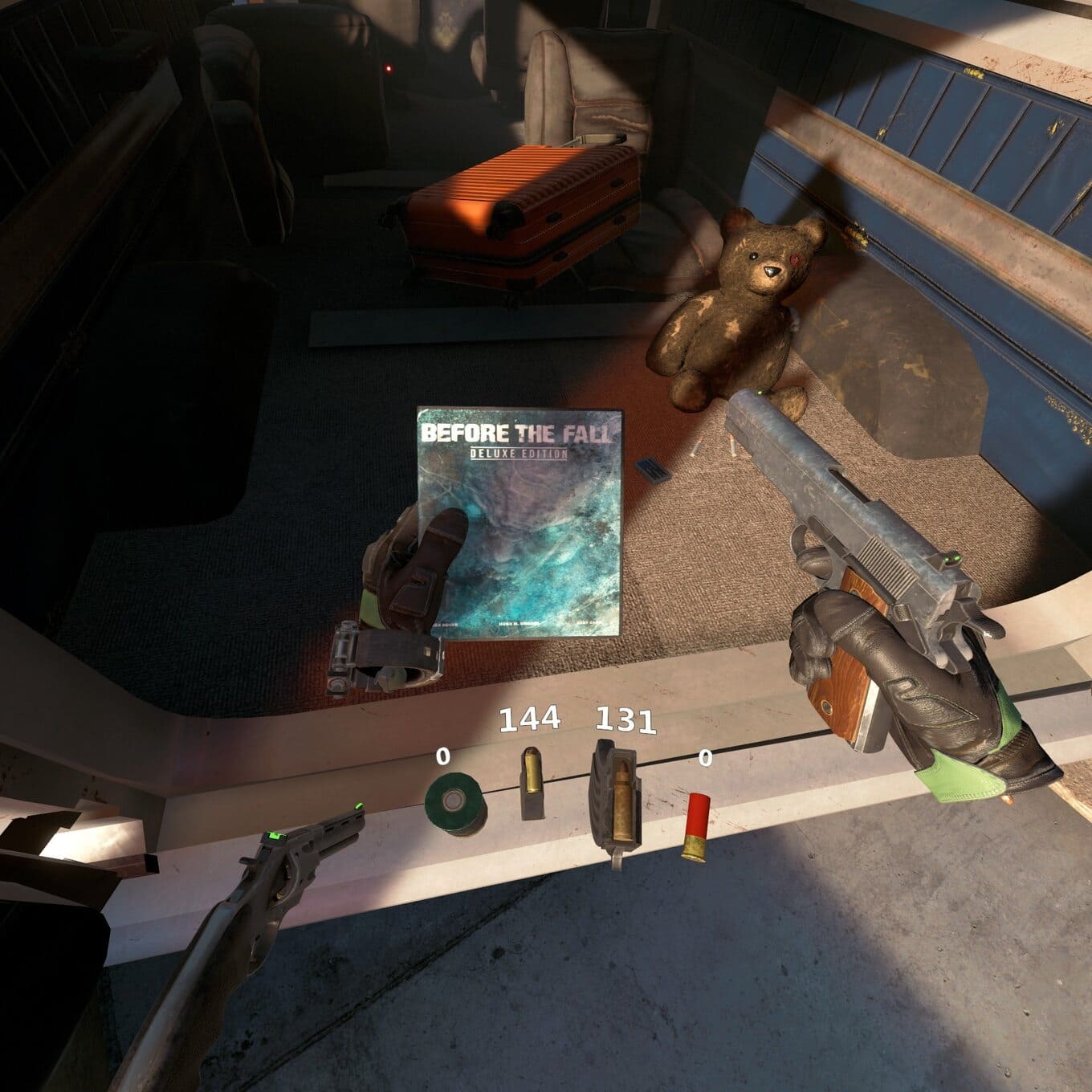The height and width of the screenshot is (1092, 1092).
Task: Select the green duct tape roll icon
Action: pos(454,805)
